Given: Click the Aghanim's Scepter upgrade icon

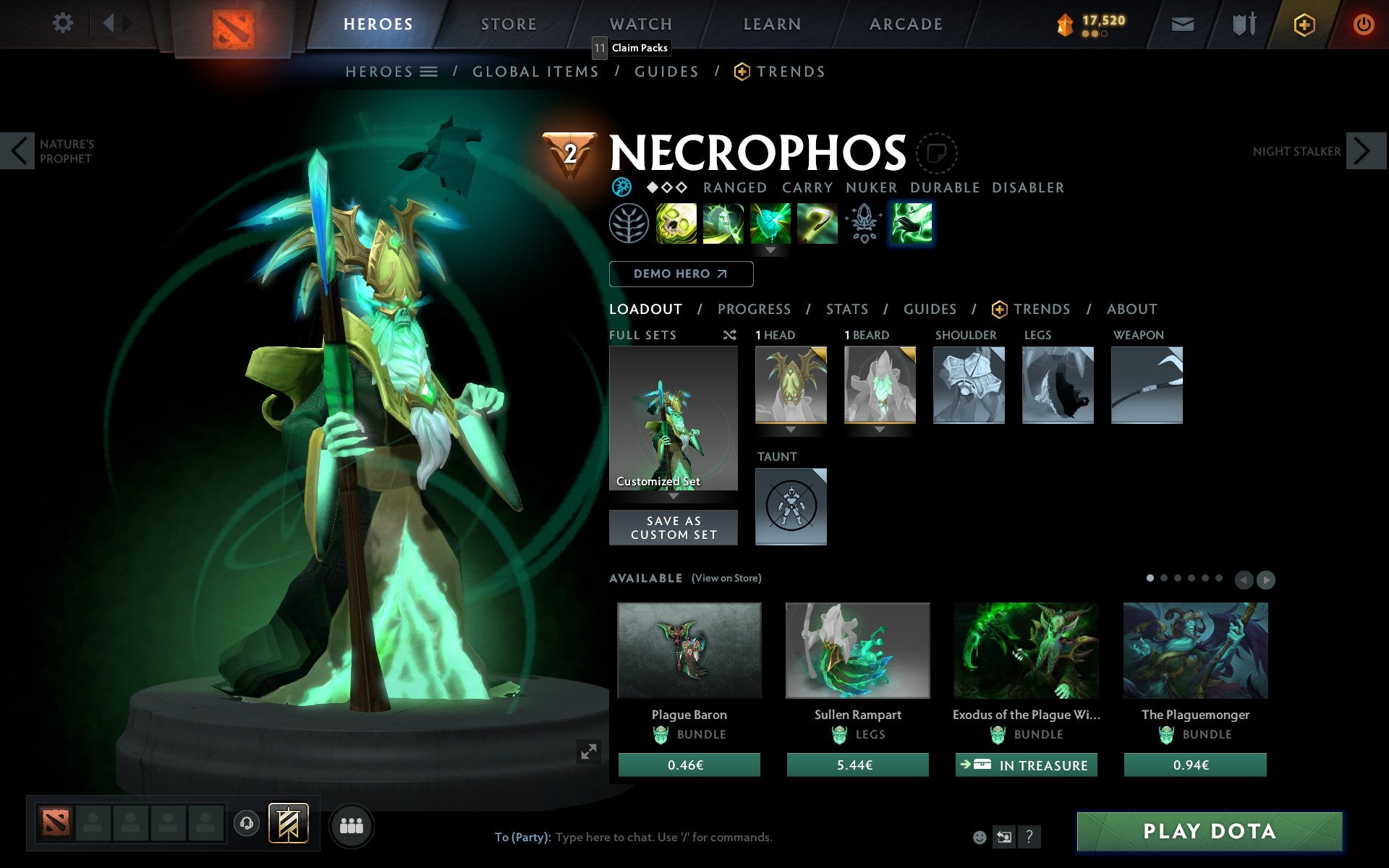Looking at the screenshot, I should click(863, 224).
